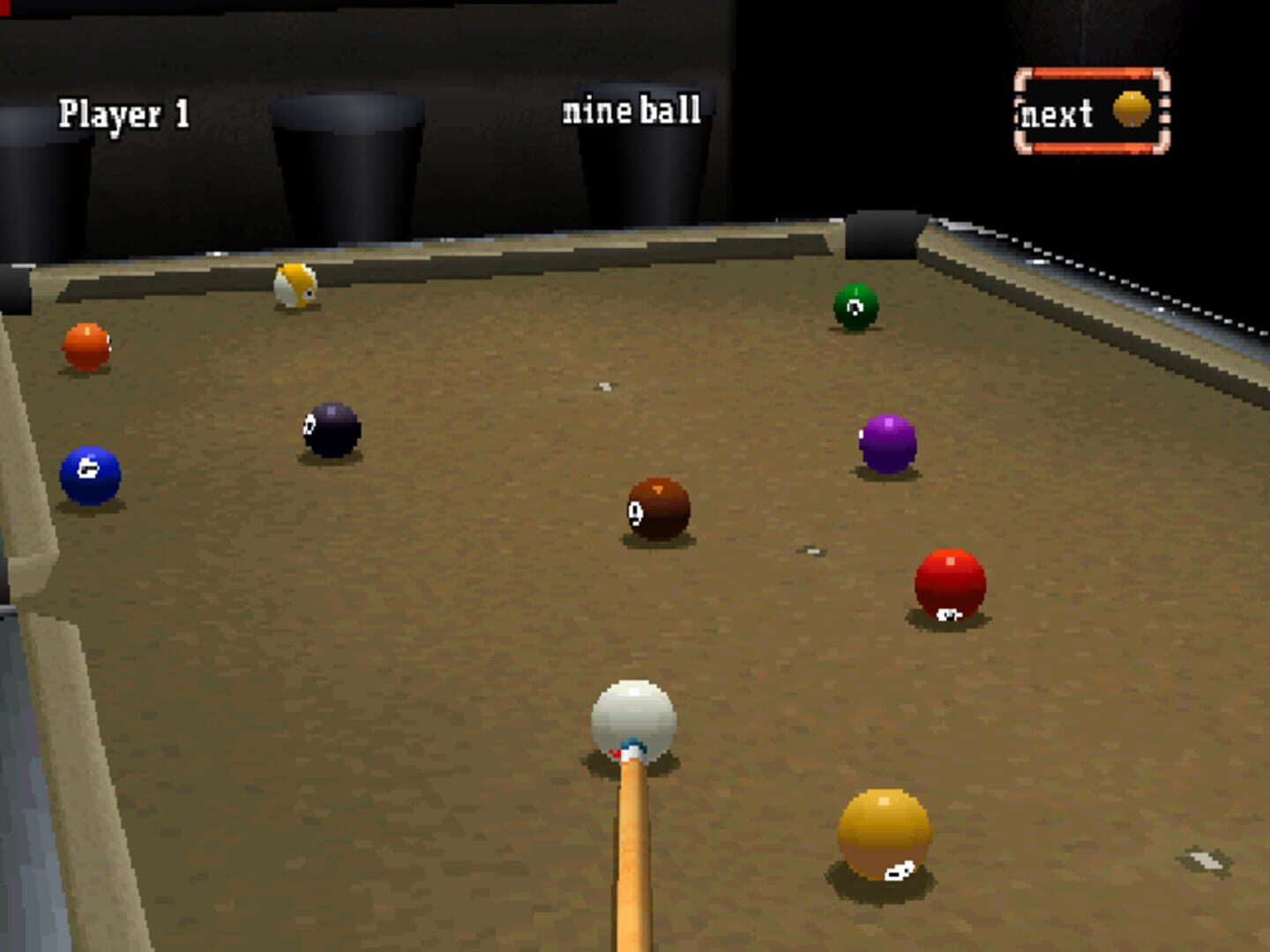Screen dimensions: 1270x952
Task: Click the yellow ball inside the next box
Action: (x=1130, y=108)
